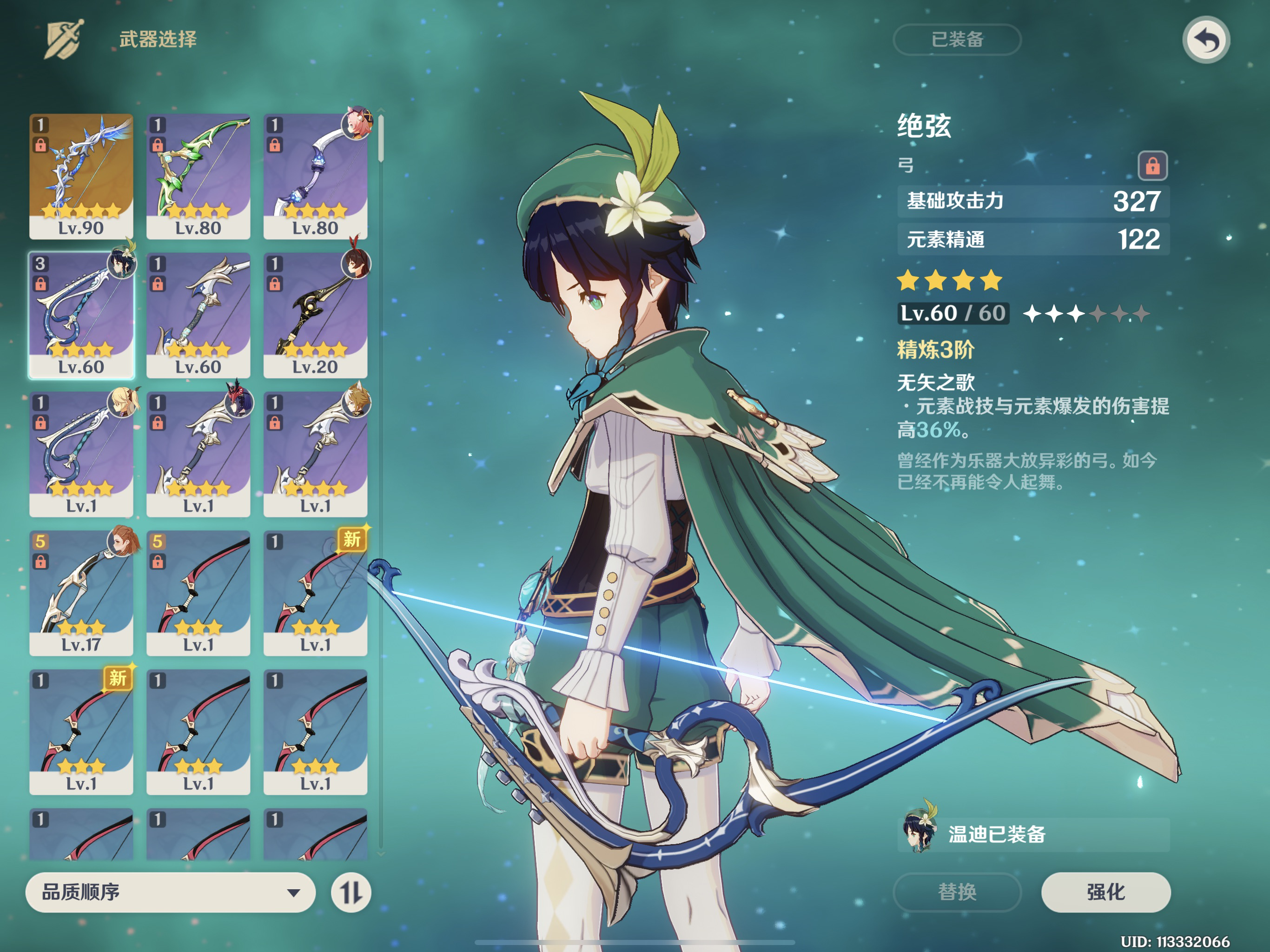Screen dimensions: 1270x952
Task: Click the weapon list scrollbar
Action: click(381, 138)
